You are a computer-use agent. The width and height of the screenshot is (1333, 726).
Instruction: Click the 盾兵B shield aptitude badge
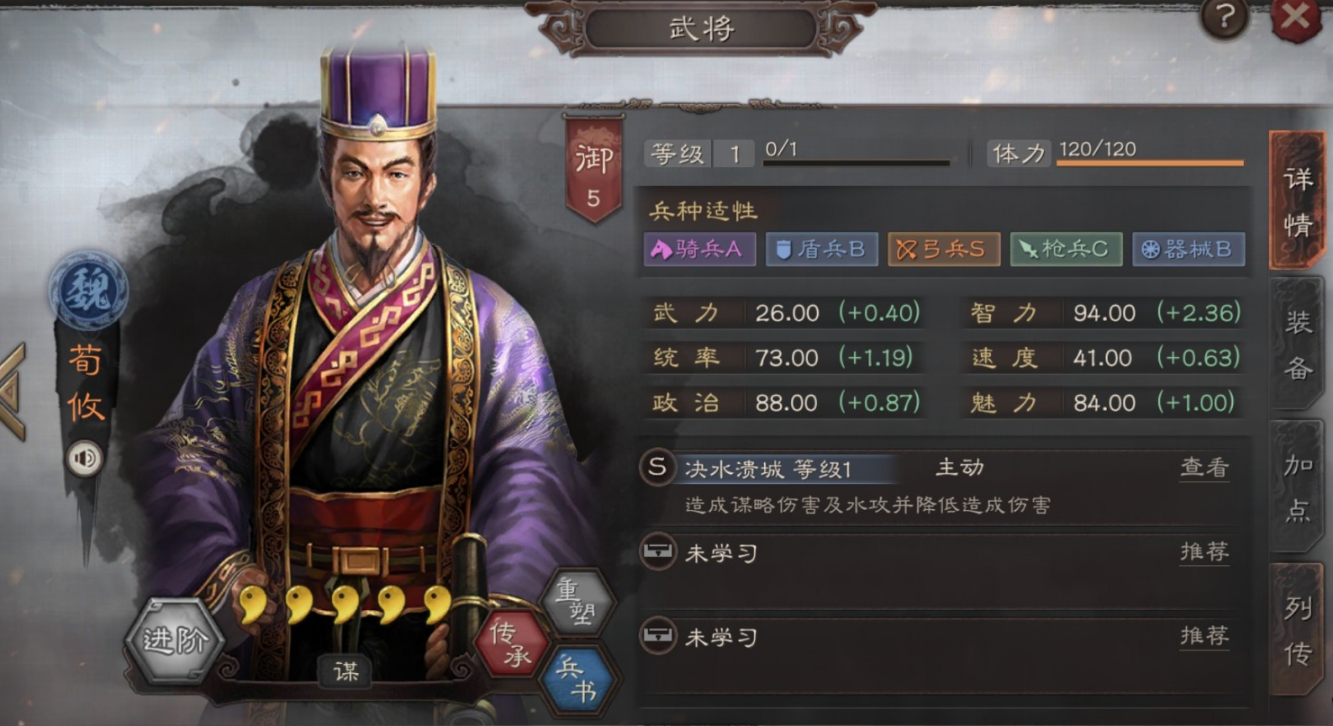pos(821,248)
